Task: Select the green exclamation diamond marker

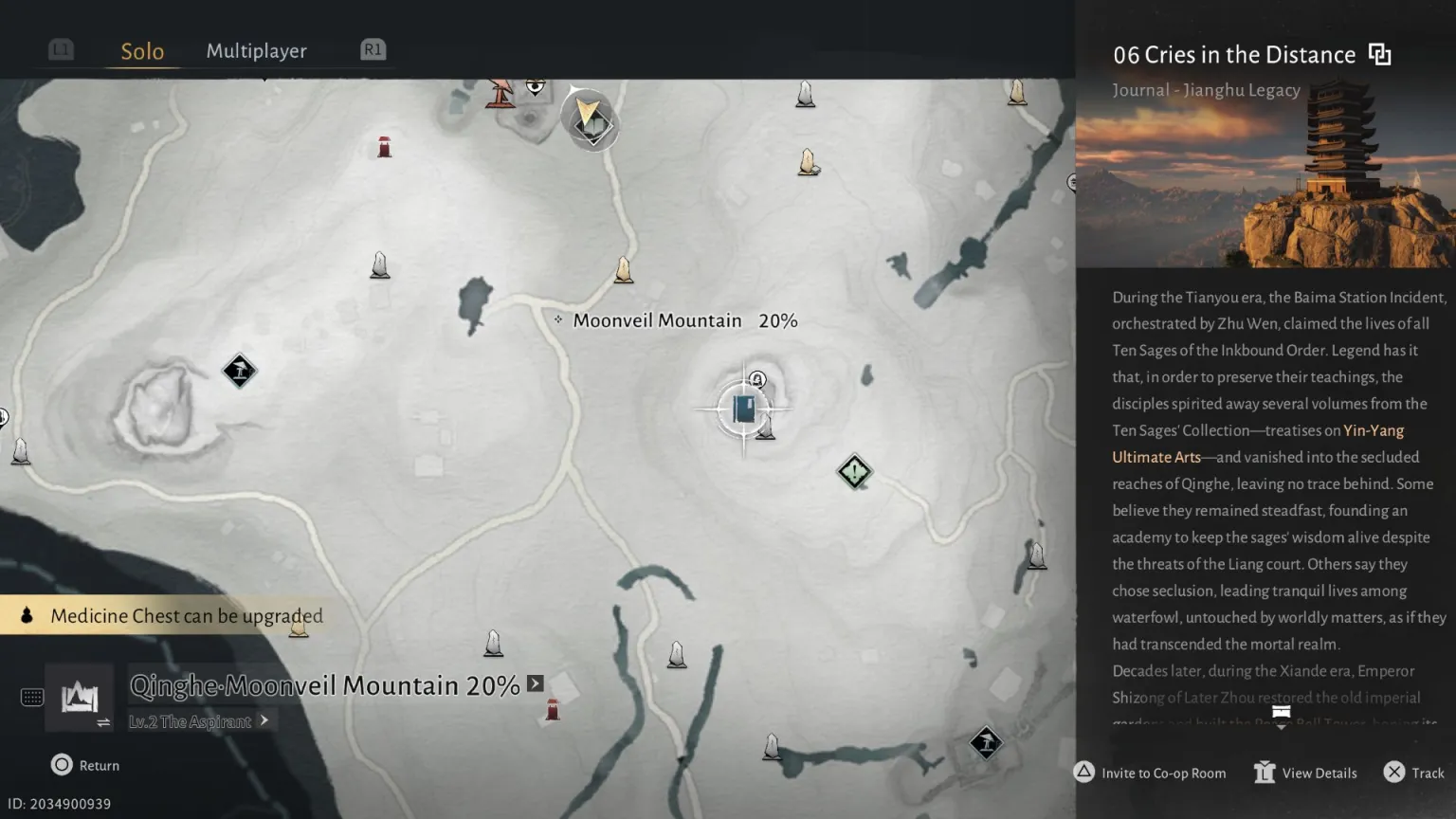Action: [854, 471]
